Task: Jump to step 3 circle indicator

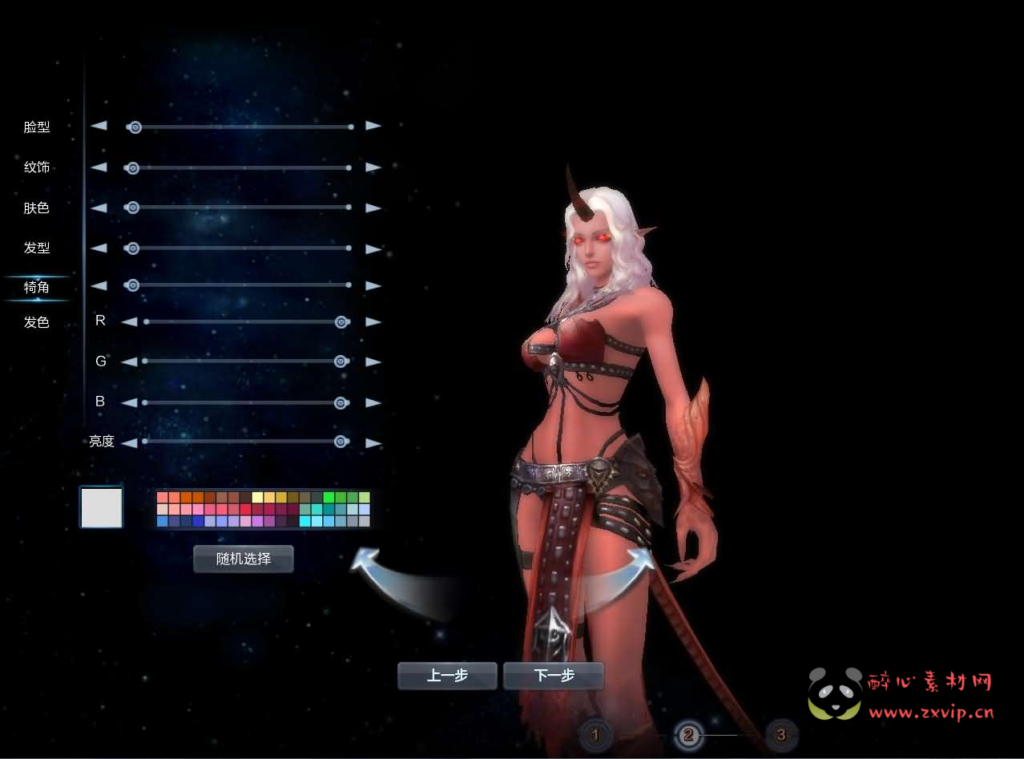Action: 781,736
